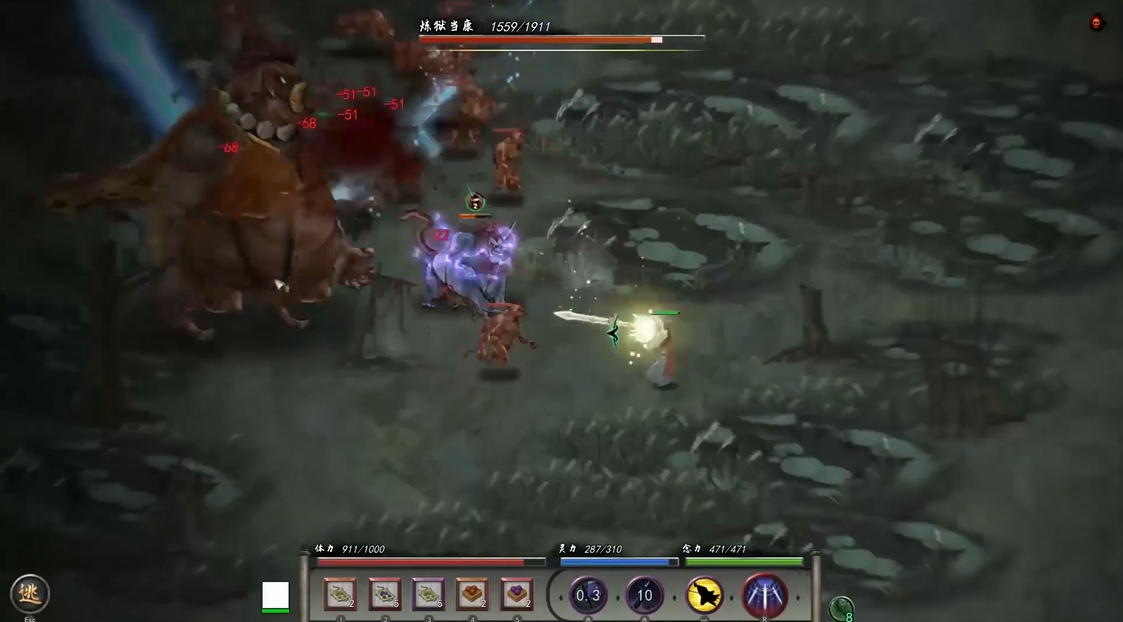Viewport: 1123px width, 622px height.
Task: Use the grey-framed talisman in slot 2
Action: coord(384,595)
